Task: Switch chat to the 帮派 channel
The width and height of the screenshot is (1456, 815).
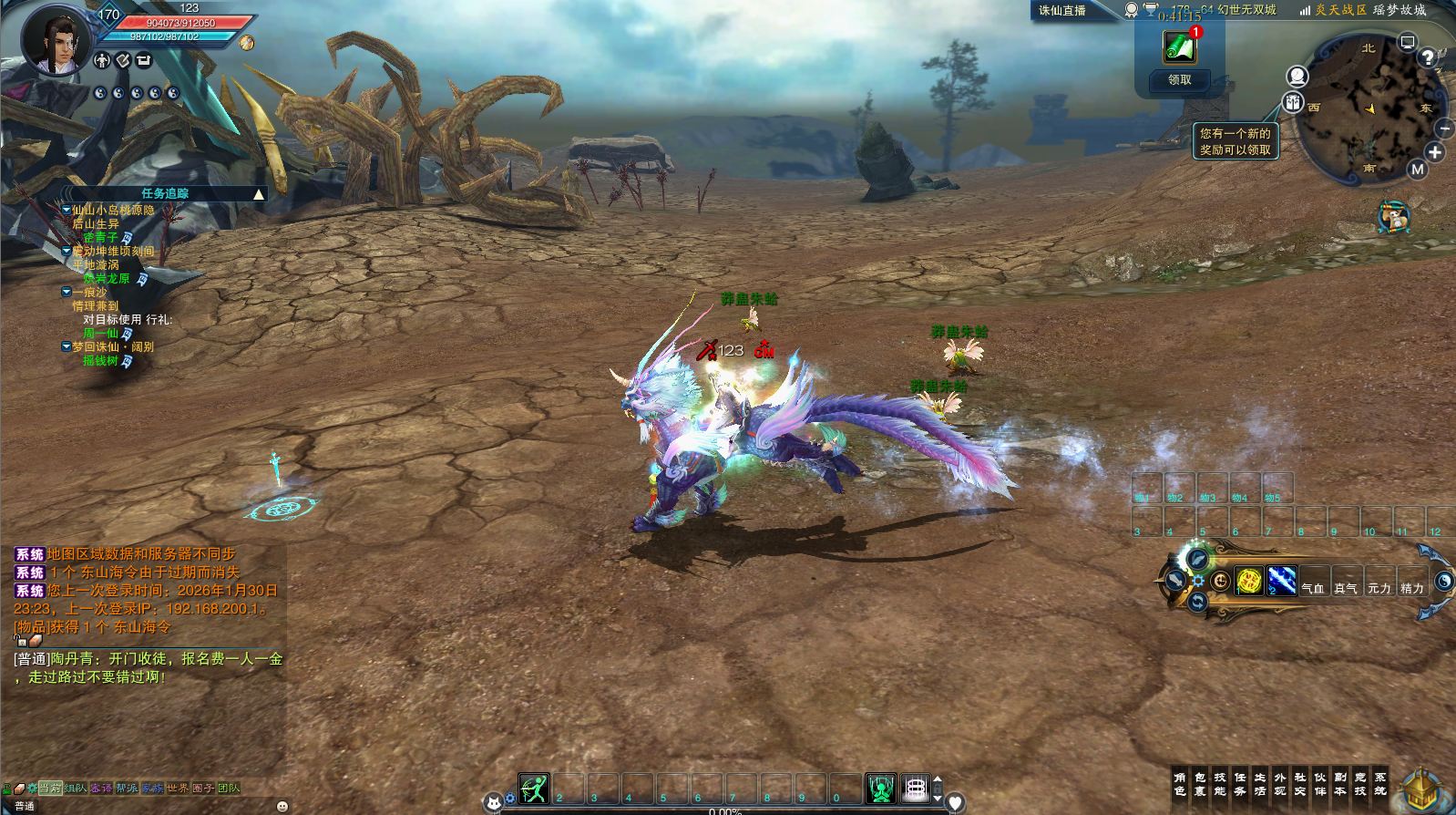Action: point(127,788)
